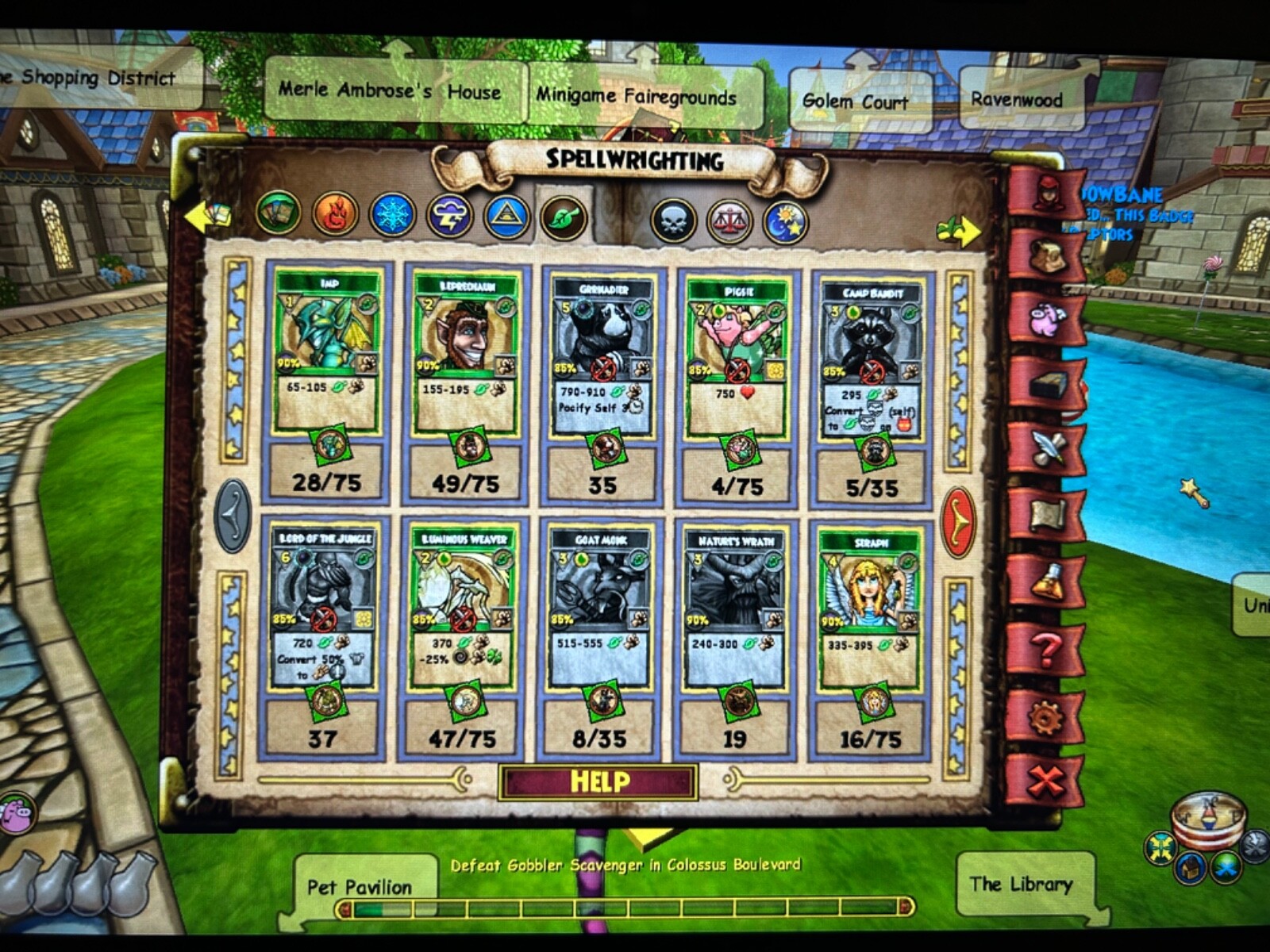Open help via the question mark banner
Screen dimensions: 1270x952
[x=1045, y=649]
